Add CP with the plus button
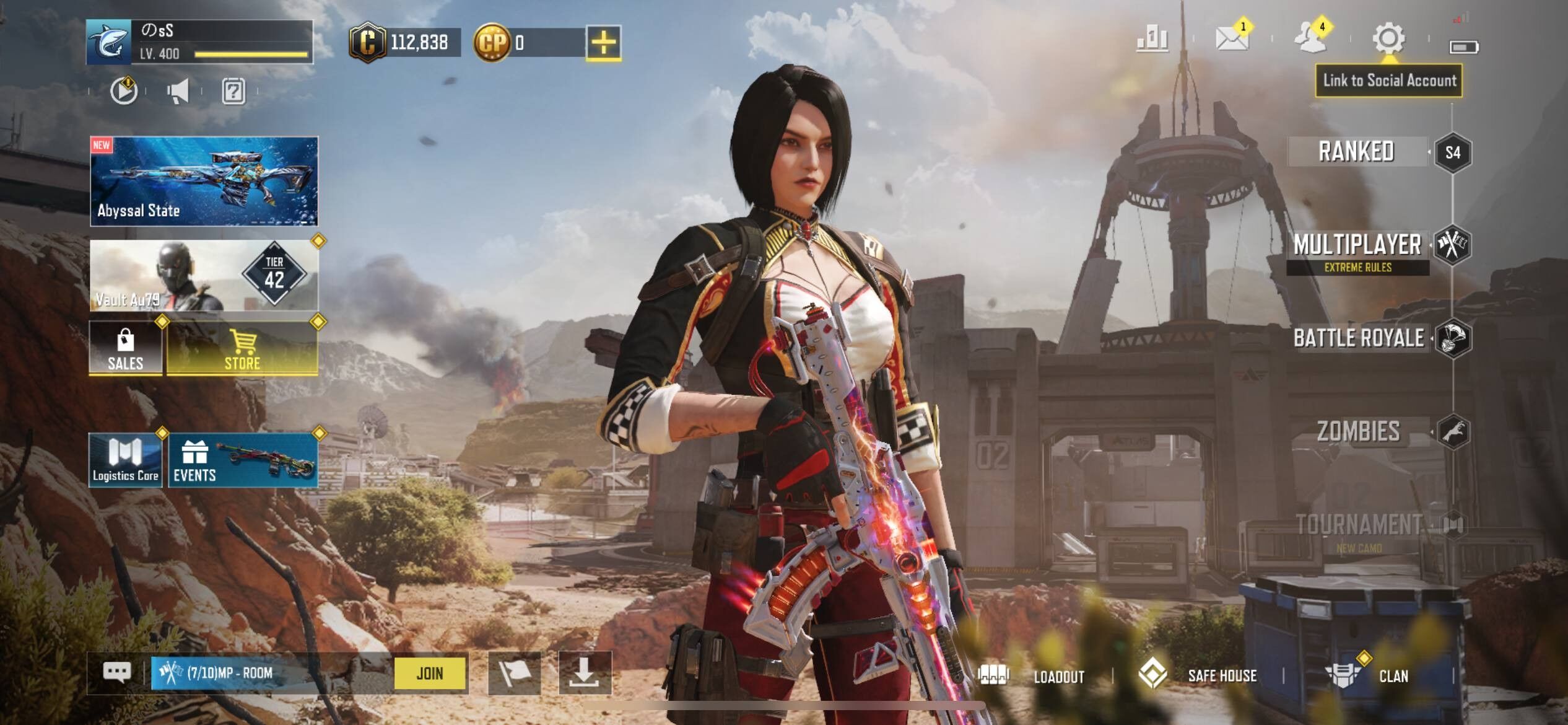Viewport: 1568px width, 725px height. point(603,43)
